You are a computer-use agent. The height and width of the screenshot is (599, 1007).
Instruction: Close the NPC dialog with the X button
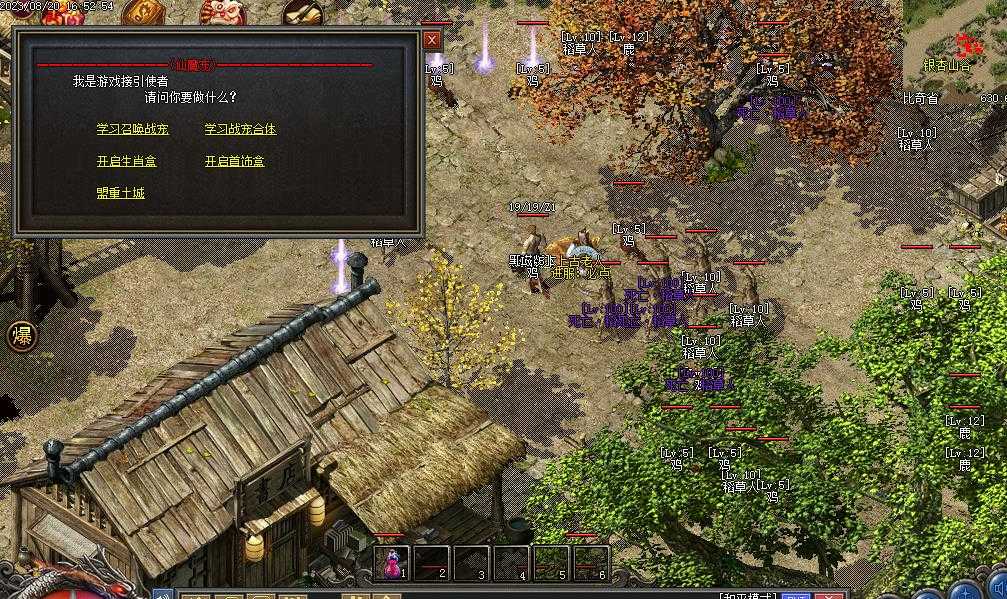[432, 39]
